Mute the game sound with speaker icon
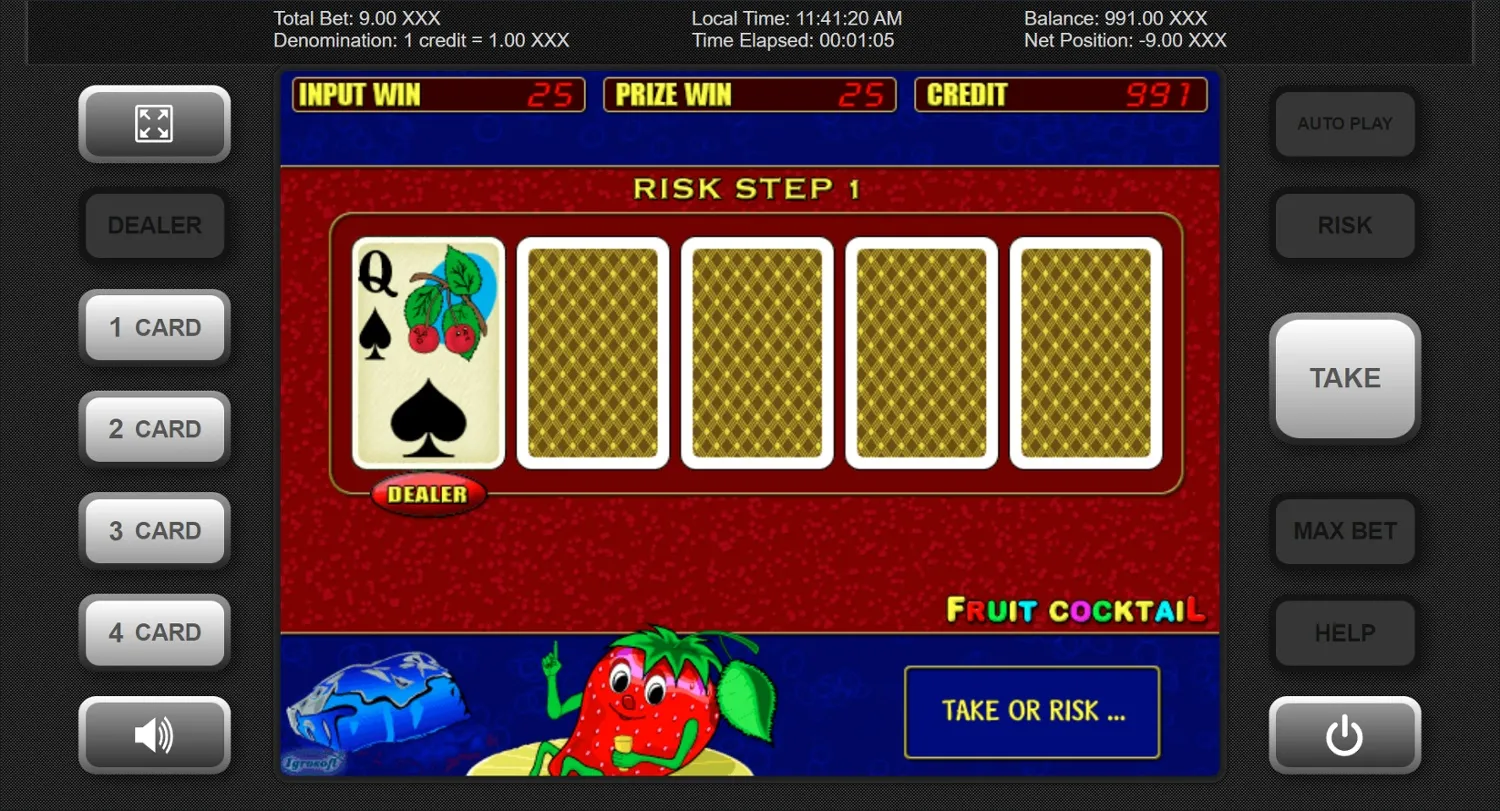1500x811 pixels. (x=154, y=735)
